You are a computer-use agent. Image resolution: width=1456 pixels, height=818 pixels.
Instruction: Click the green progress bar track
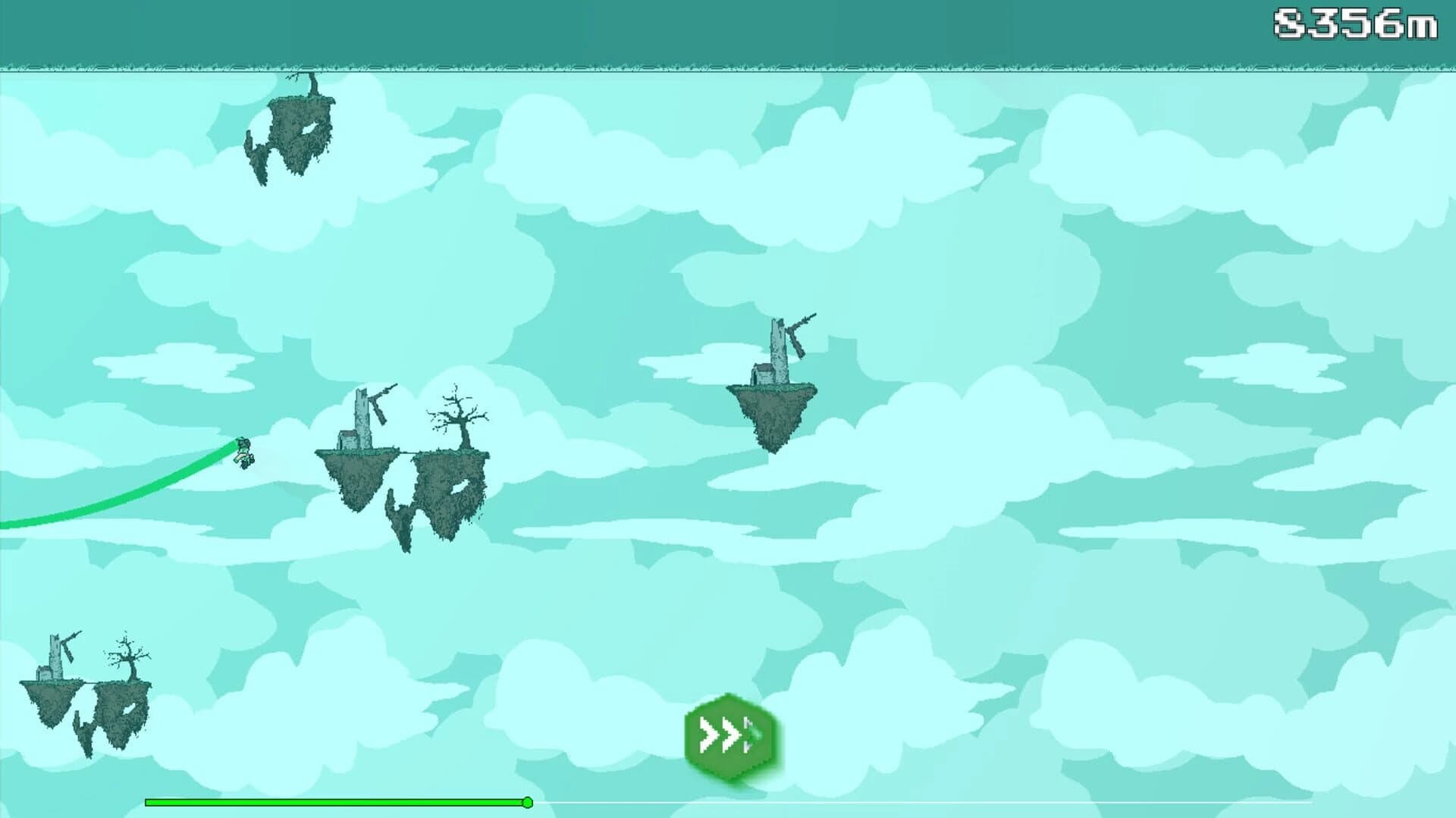tap(334, 801)
